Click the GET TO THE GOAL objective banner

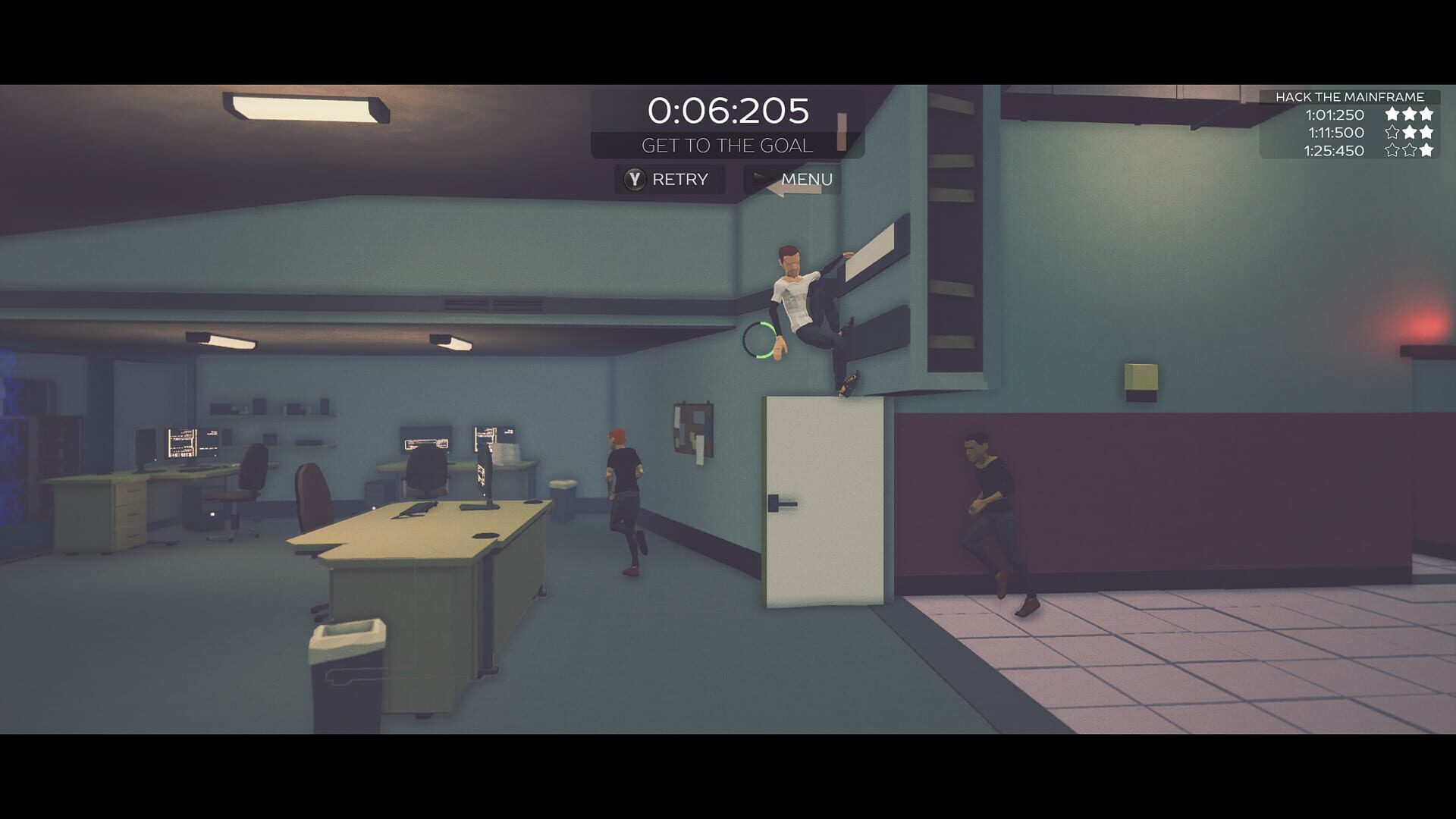tap(728, 144)
